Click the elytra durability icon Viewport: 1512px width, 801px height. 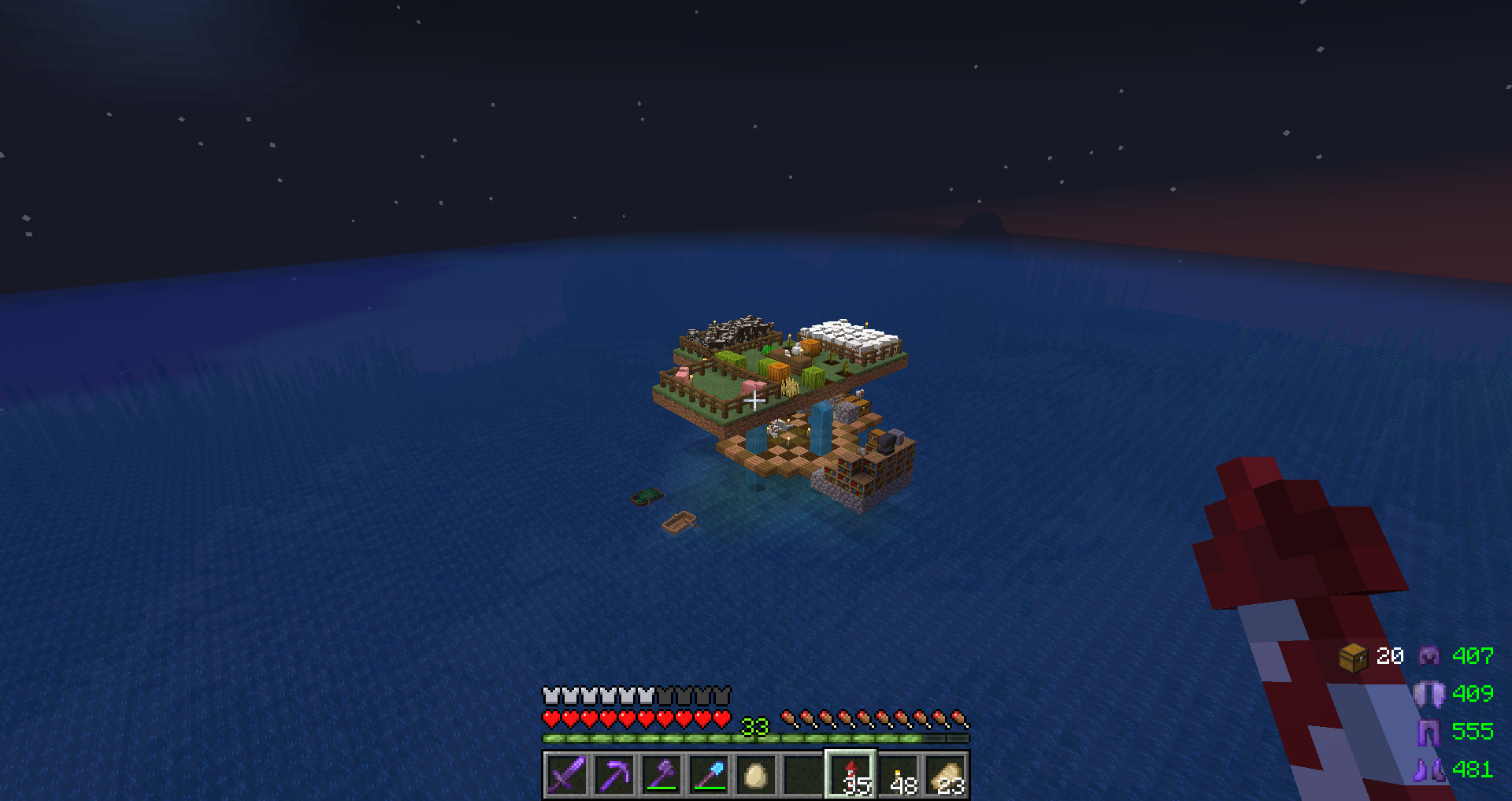click(1429, 694)
